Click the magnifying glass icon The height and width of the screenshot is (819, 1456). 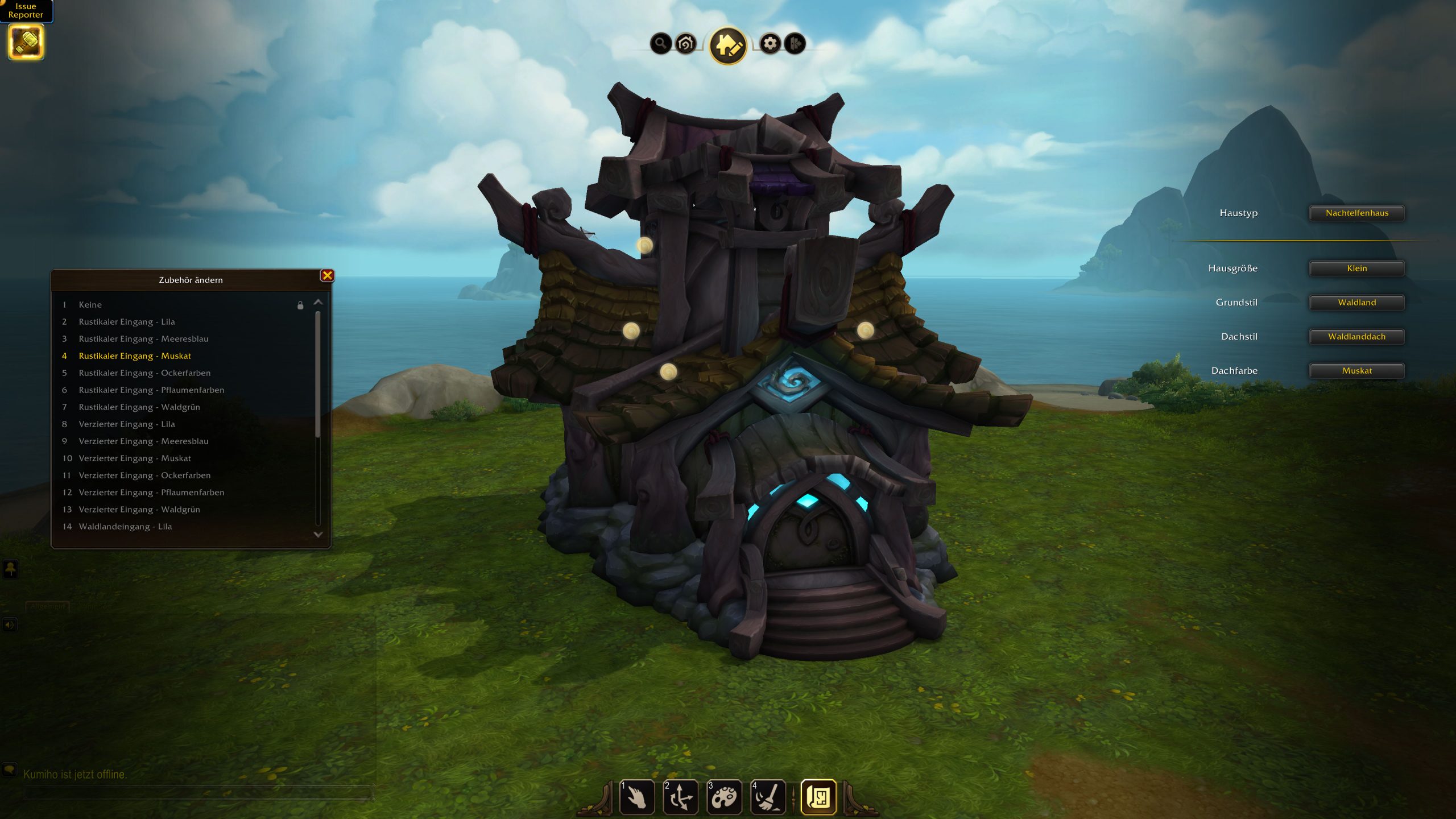coord(660,43)
